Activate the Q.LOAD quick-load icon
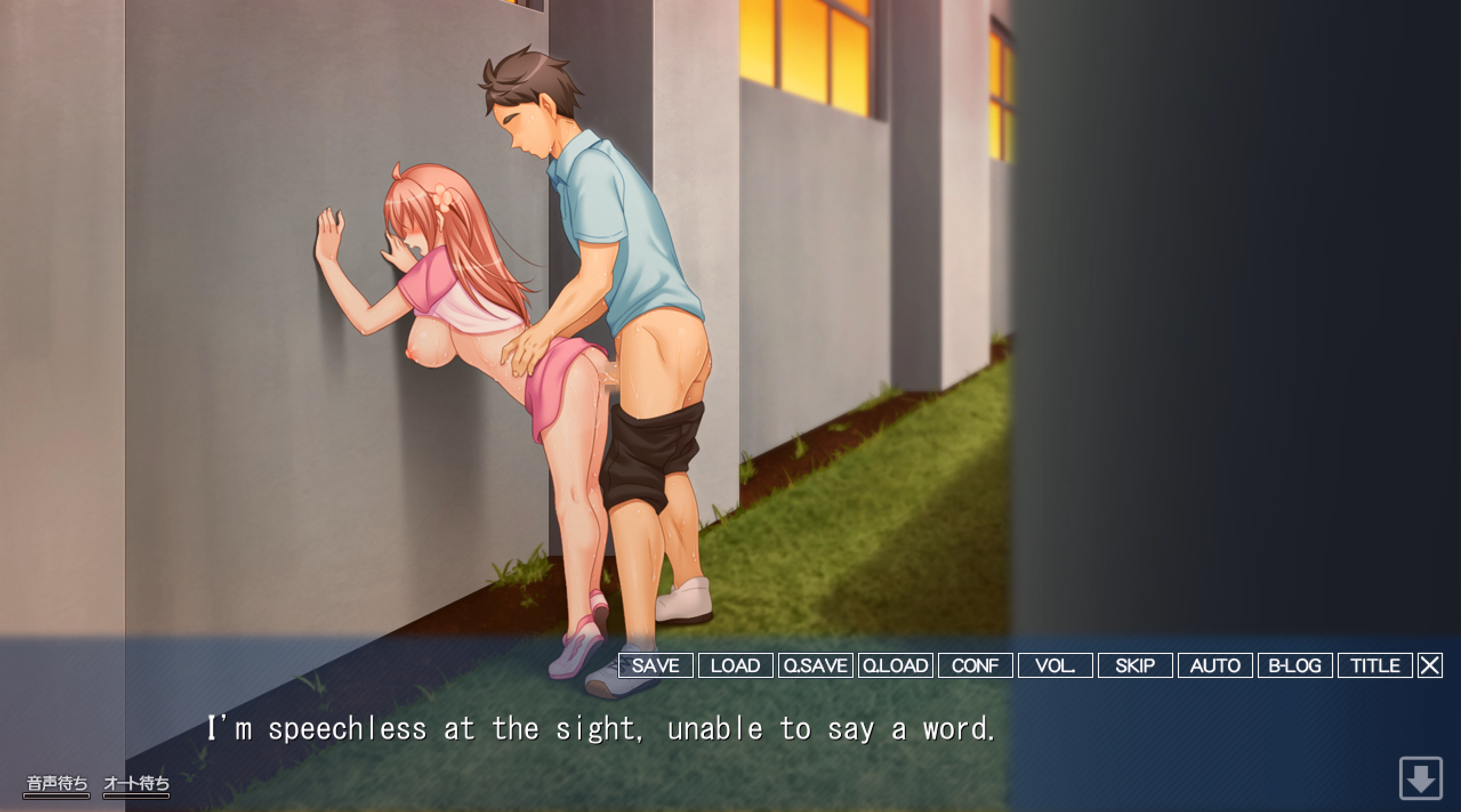Screen dimensions: 1461x812 pos(895,665)
